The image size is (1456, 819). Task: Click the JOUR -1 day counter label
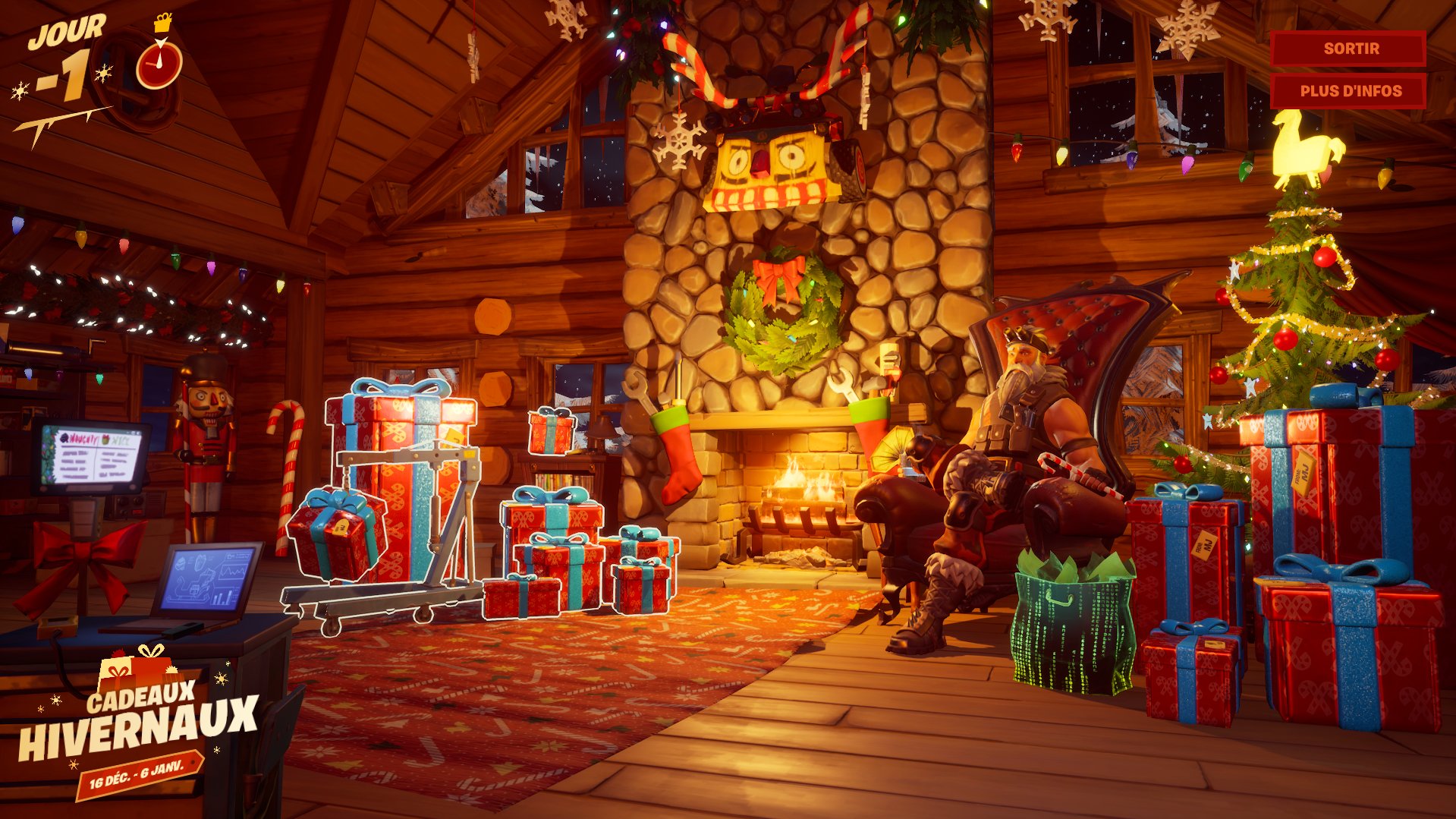click(x=65, y=53)
